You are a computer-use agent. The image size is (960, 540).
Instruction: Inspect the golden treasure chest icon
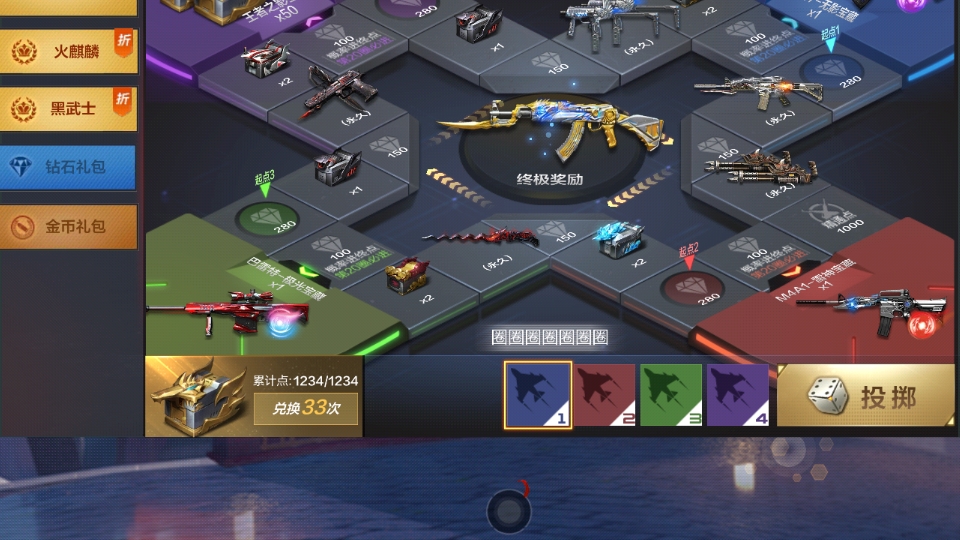(195, 396)
